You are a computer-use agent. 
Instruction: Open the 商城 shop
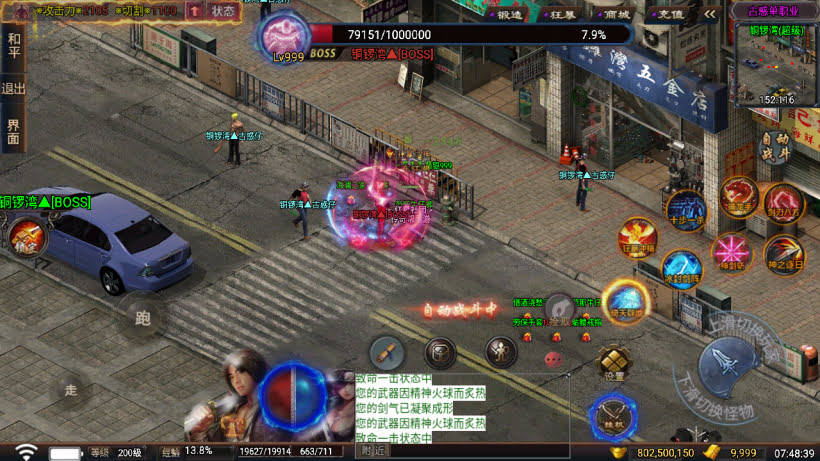617,15
